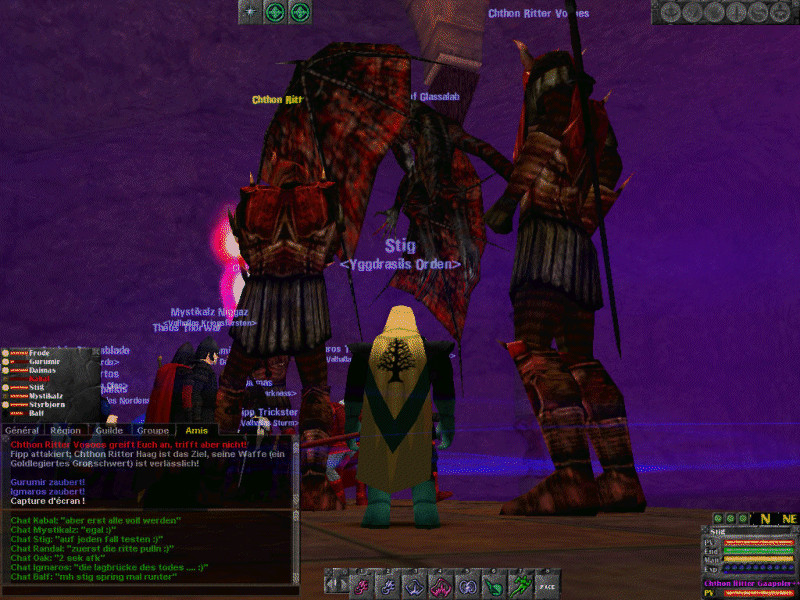Open the Région chat tab
This screenshot has height=600, width=800.
tap(65, 430)
